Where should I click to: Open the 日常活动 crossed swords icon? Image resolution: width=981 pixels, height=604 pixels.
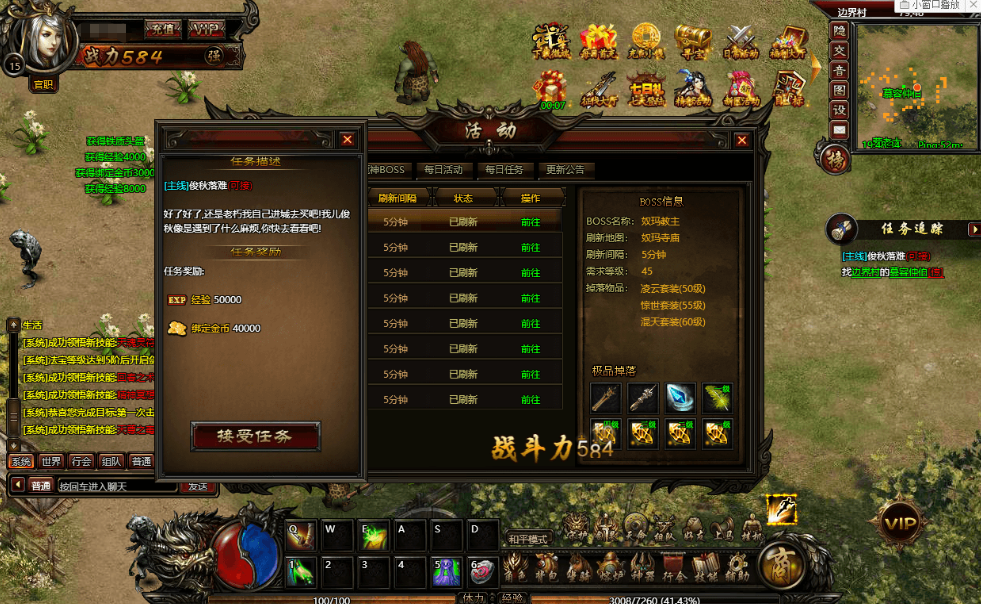click(x=741, y=42)
